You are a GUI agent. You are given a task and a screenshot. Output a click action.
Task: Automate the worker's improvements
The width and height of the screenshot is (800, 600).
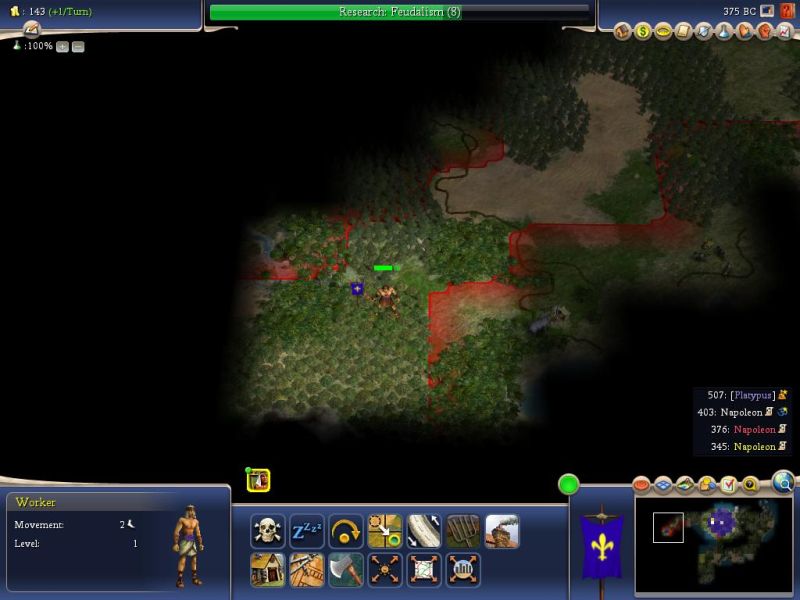[x=385, y=570]
